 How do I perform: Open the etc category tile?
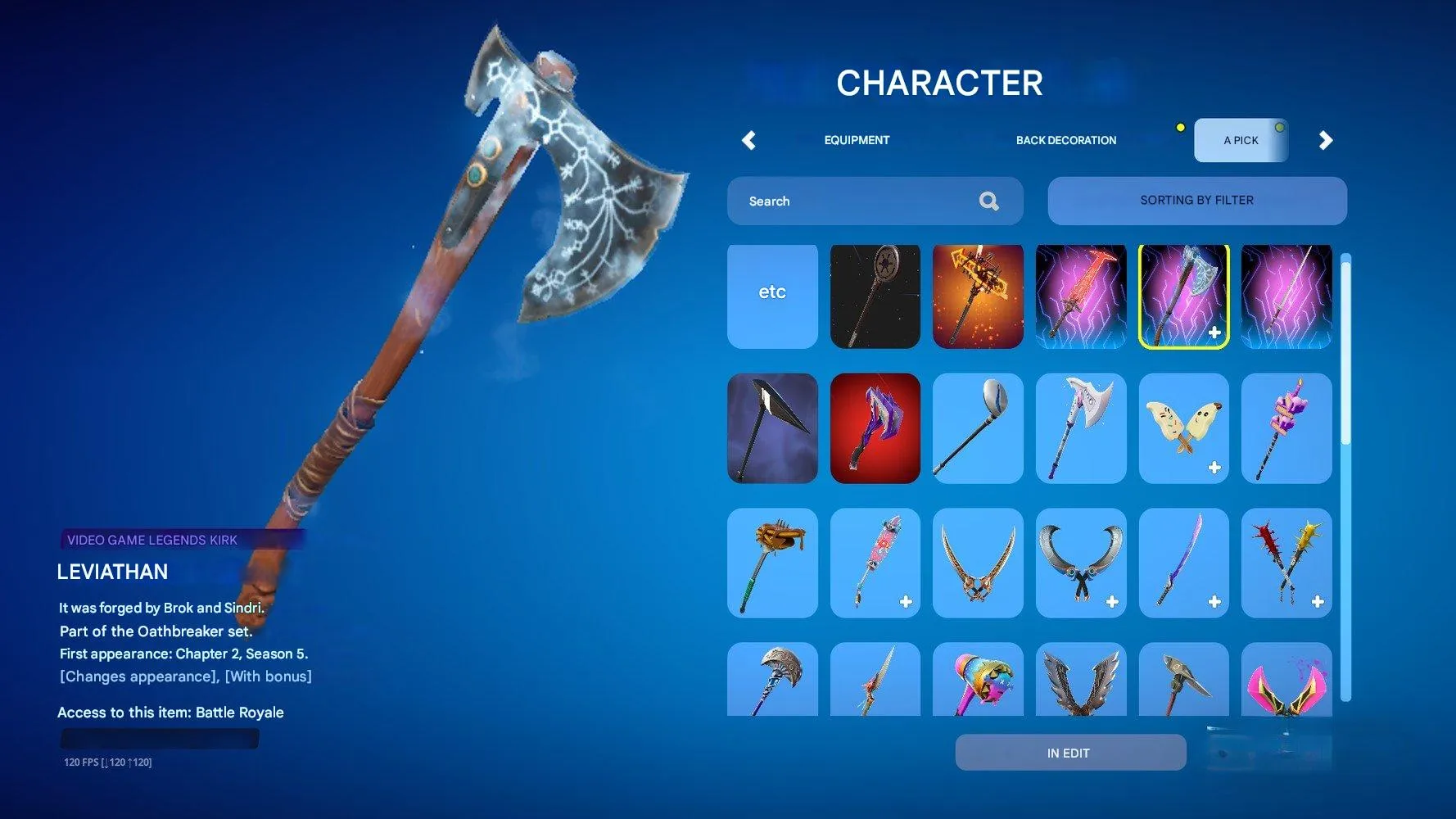[x=771, y=296]
